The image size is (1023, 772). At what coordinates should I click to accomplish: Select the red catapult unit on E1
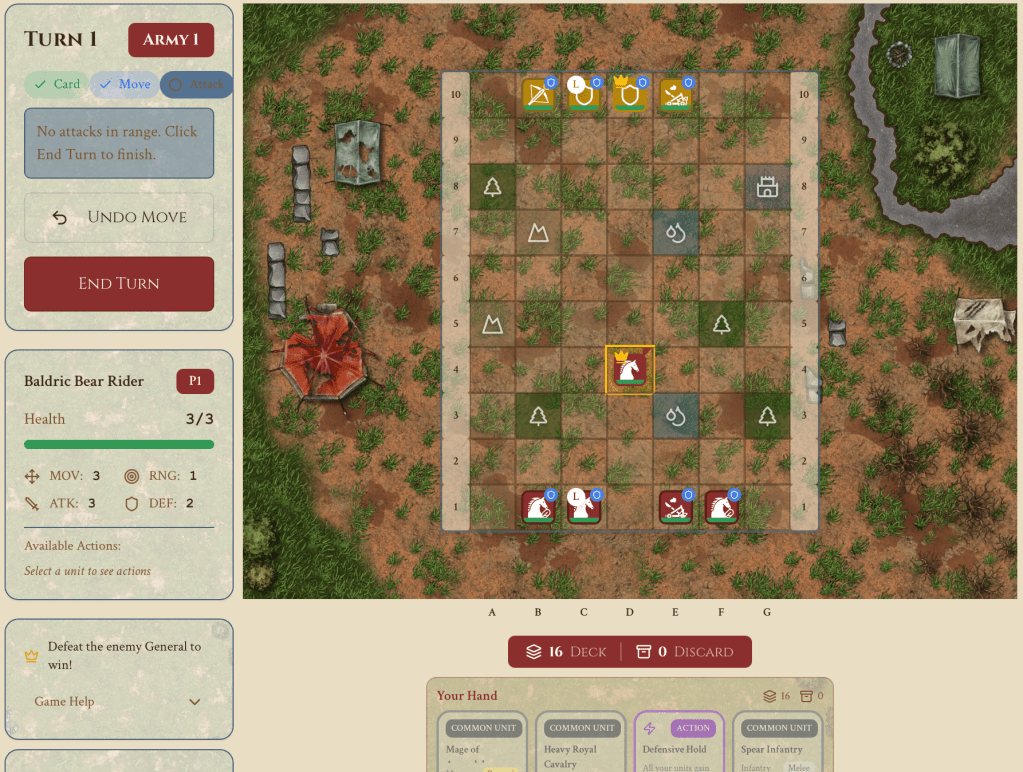[x=676, y=507]
